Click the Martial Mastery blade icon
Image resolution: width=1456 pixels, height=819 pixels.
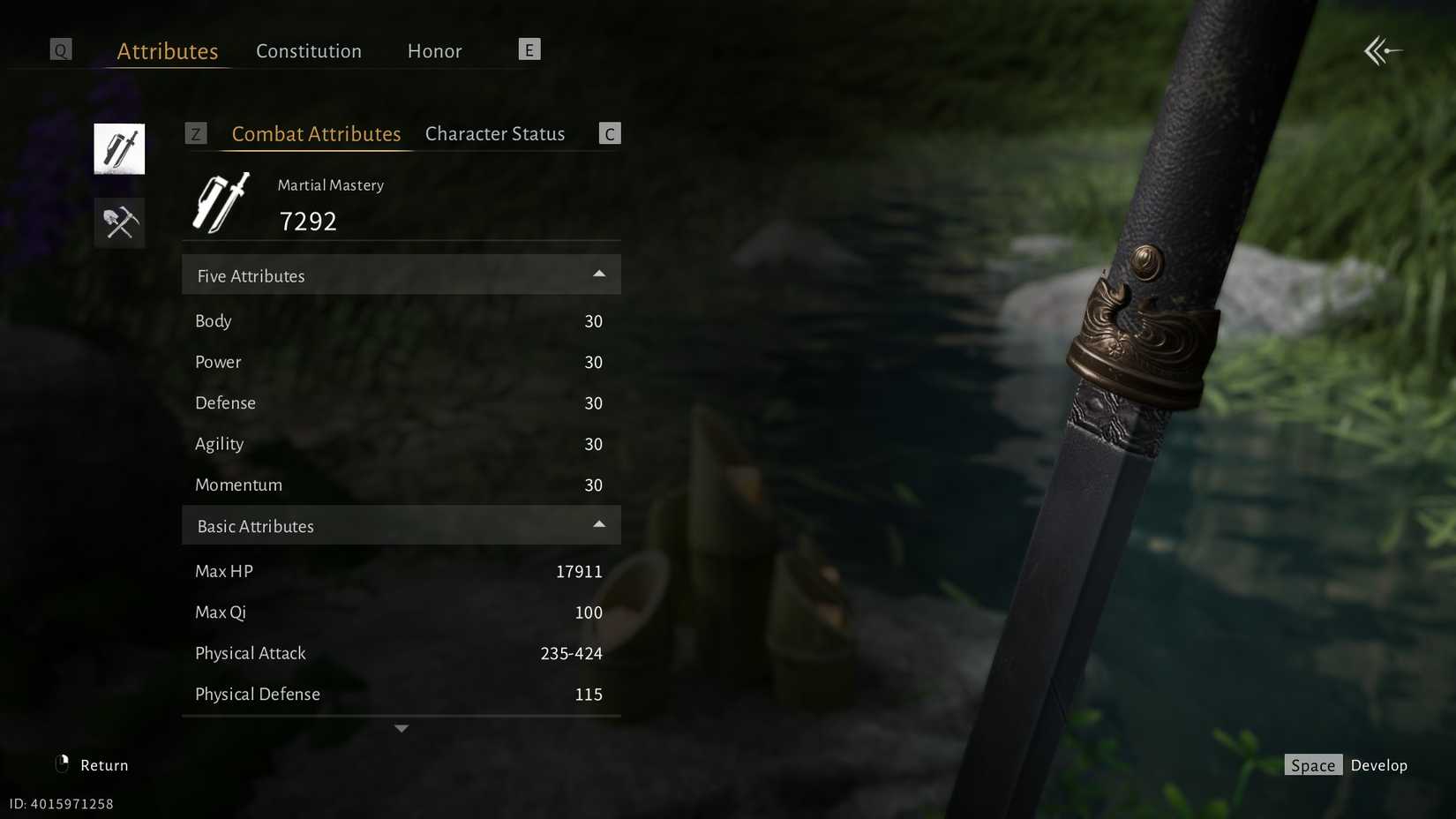click(220, 202)
